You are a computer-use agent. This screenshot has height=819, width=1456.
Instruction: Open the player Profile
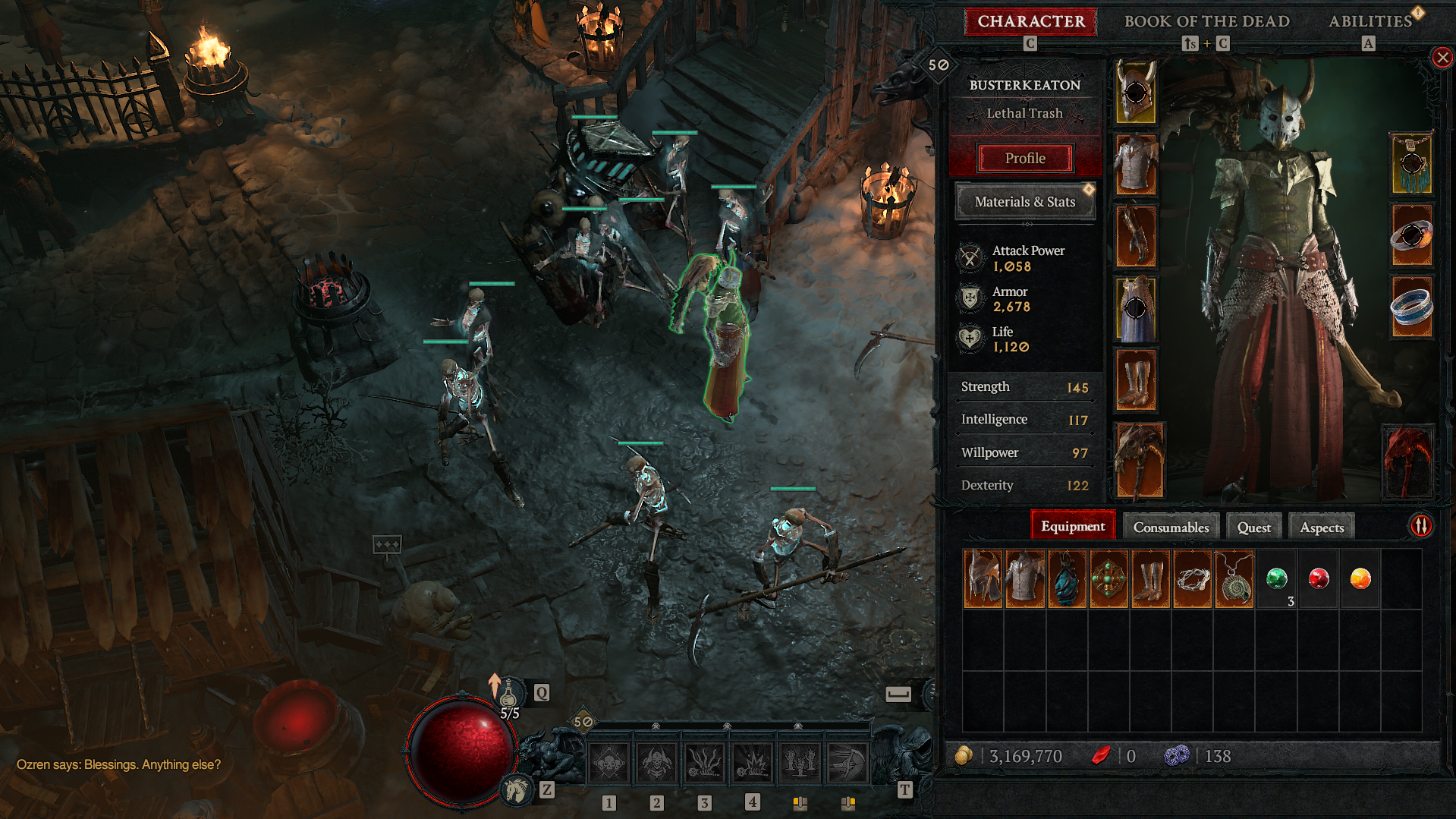pyautogui.click(x=1025, y=158)
